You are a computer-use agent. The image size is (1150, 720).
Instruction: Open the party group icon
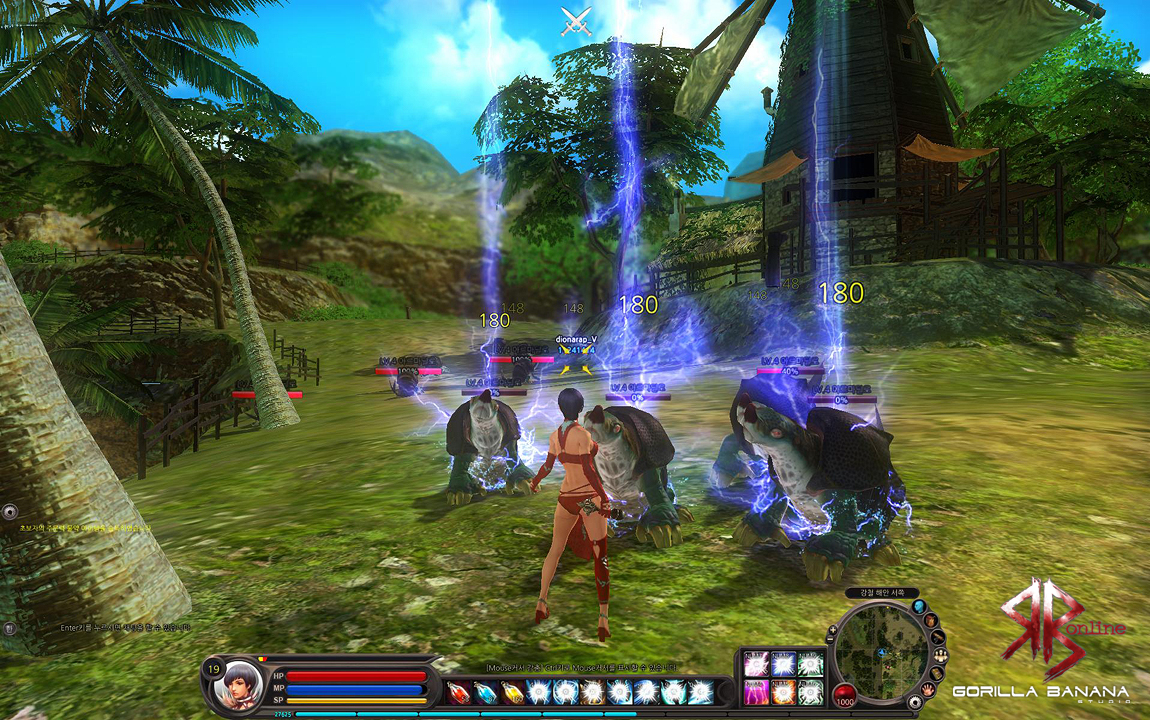tap(941, 656)
